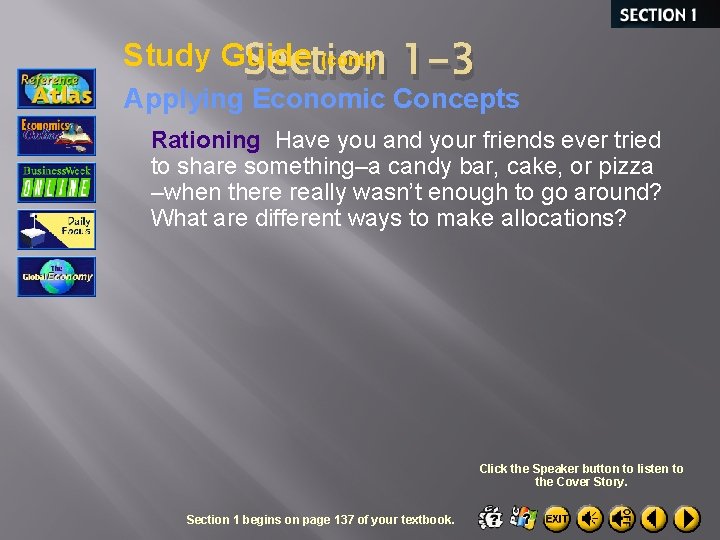This screenshot has width=720, height=540.
Task: Click the PC Windows help icon
Action: click(524, 518)
